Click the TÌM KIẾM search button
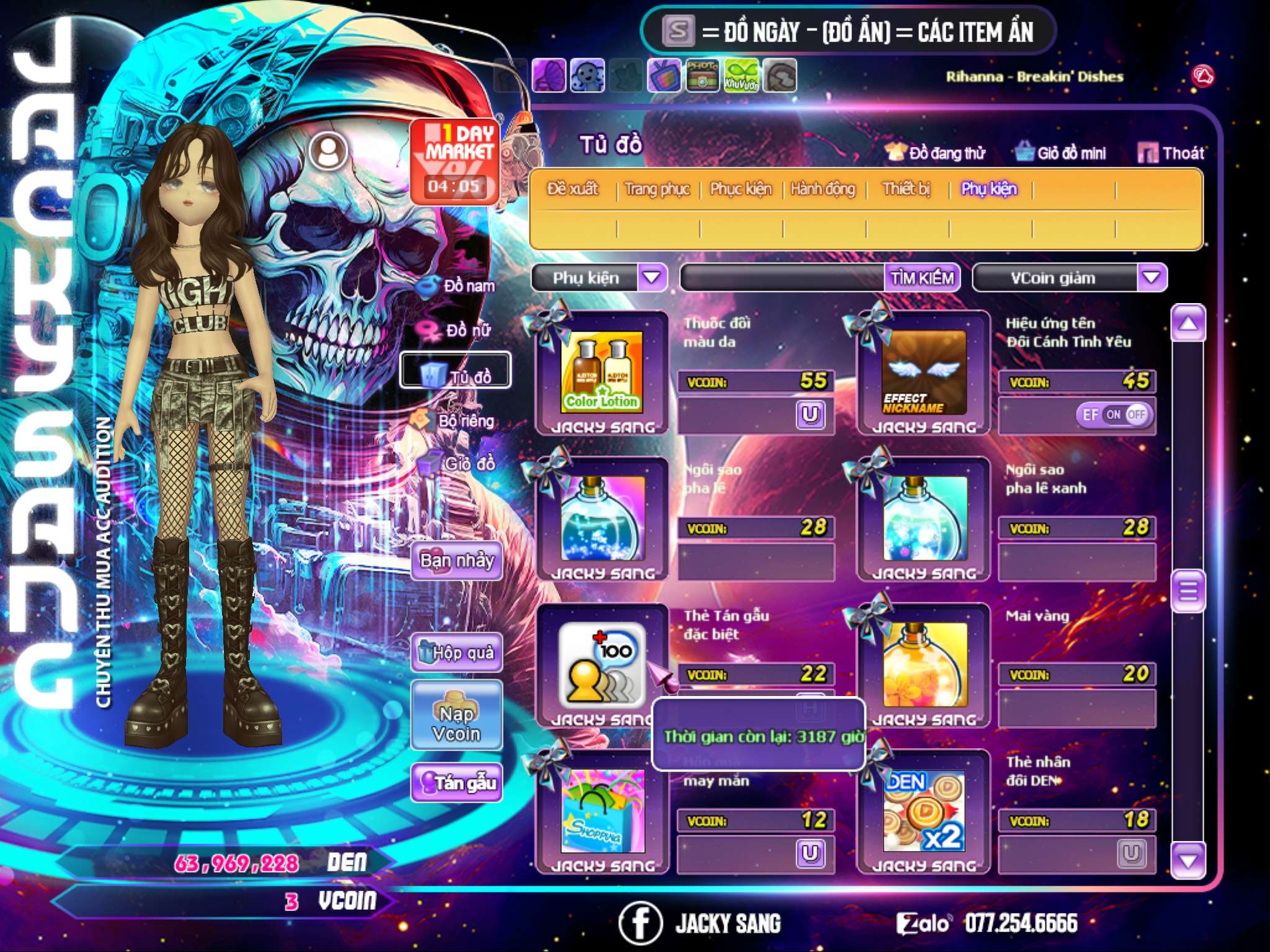 [921, 278]
